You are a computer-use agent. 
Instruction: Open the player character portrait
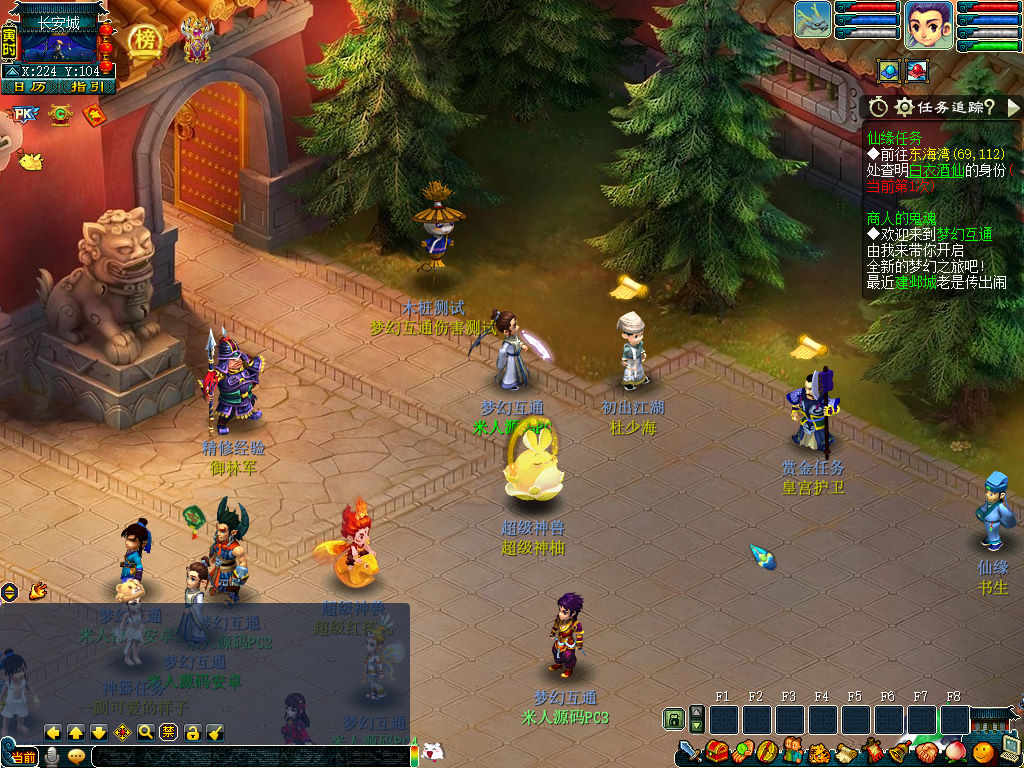point(928,25)
